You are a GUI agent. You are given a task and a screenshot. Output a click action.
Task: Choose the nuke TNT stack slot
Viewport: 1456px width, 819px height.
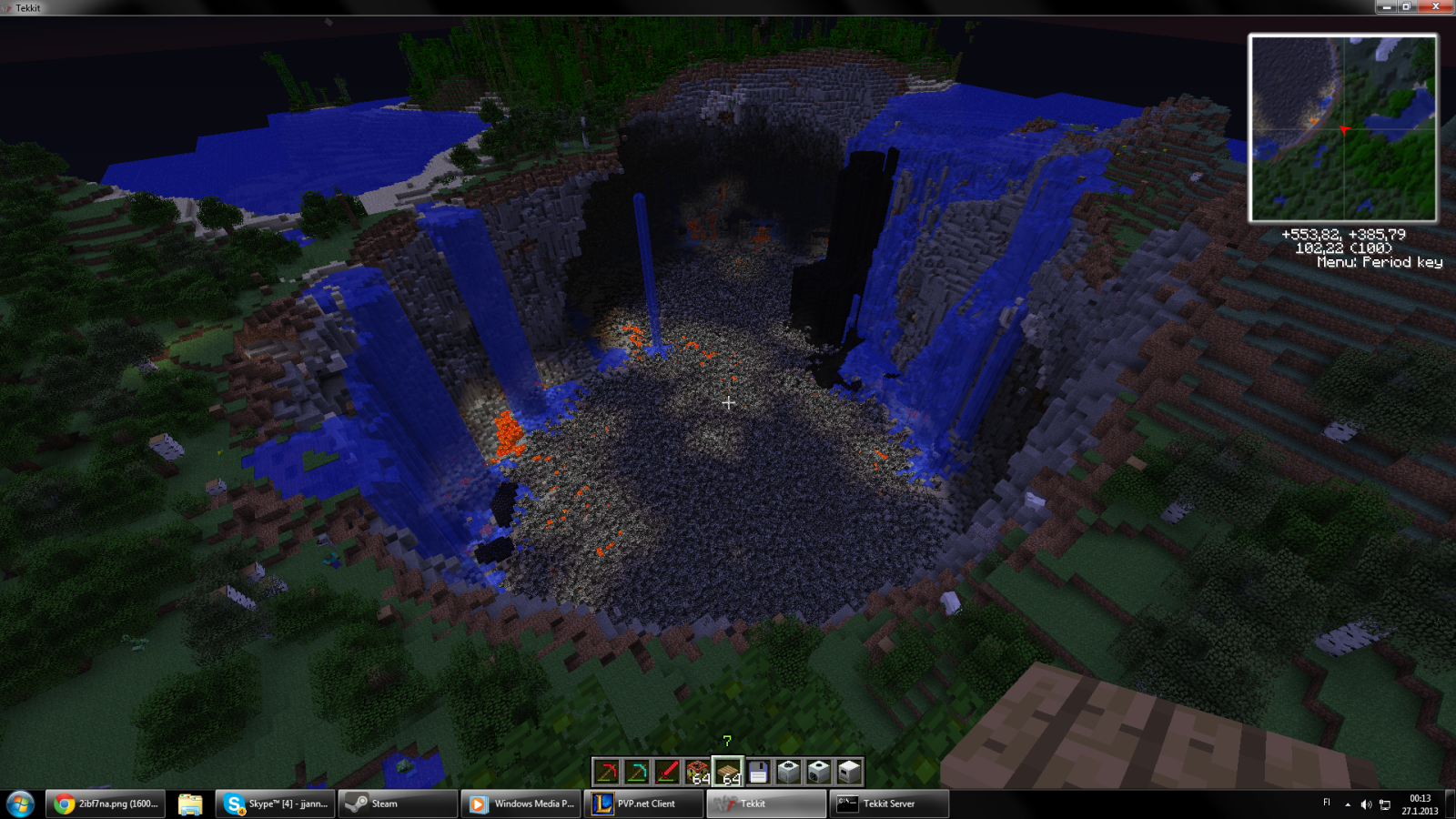coord(698,772)
